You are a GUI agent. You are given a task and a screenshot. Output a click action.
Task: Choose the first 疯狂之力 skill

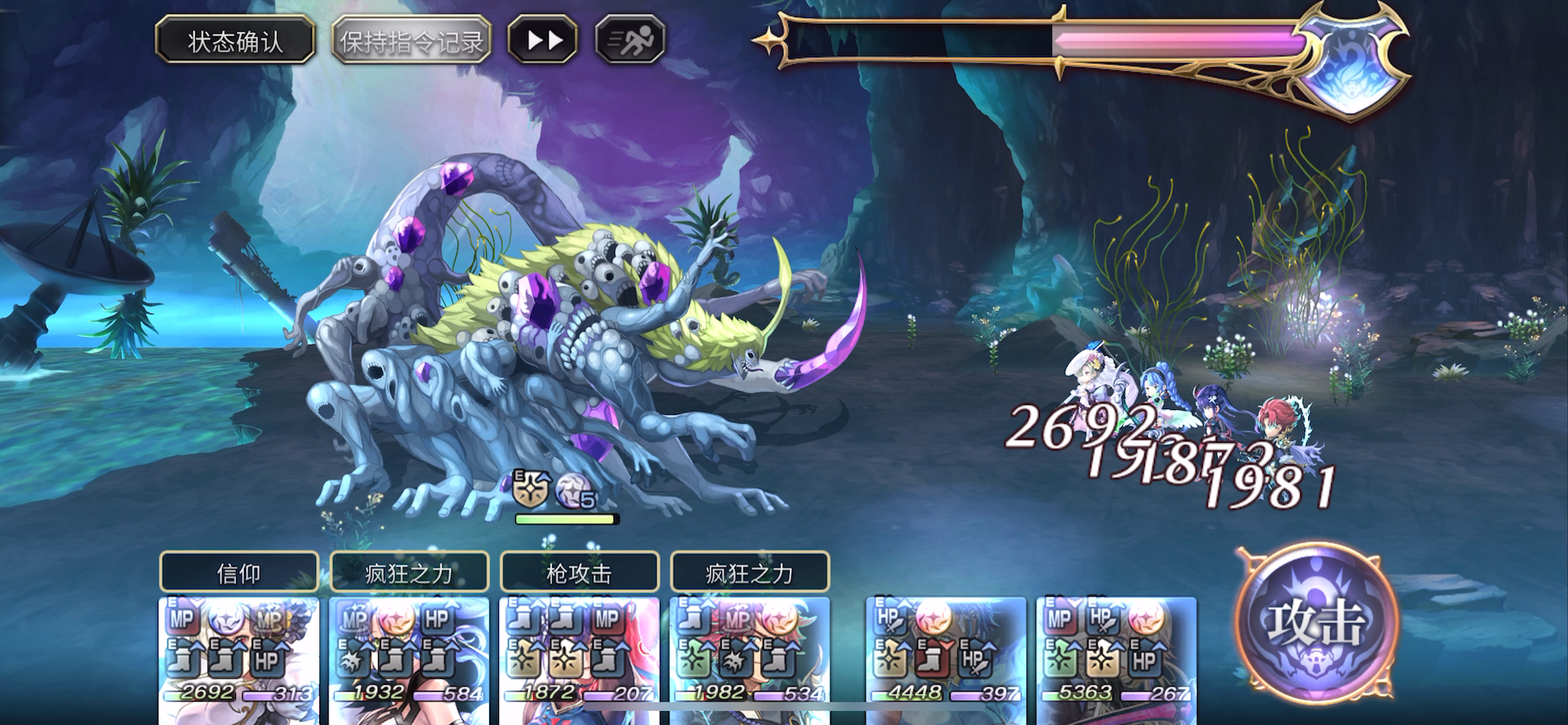409,572
